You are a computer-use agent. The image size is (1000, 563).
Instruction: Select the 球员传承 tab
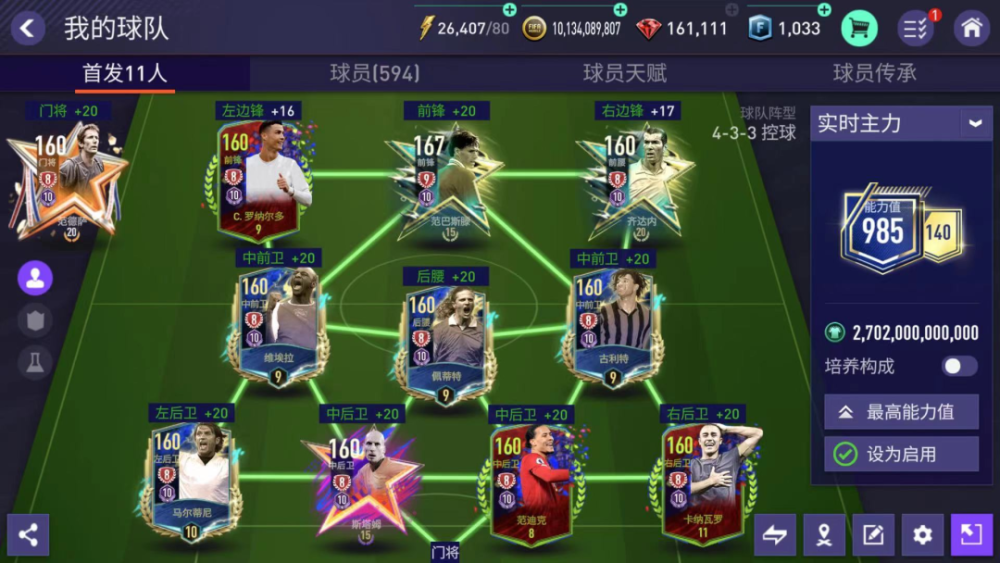tap(875, 73)
